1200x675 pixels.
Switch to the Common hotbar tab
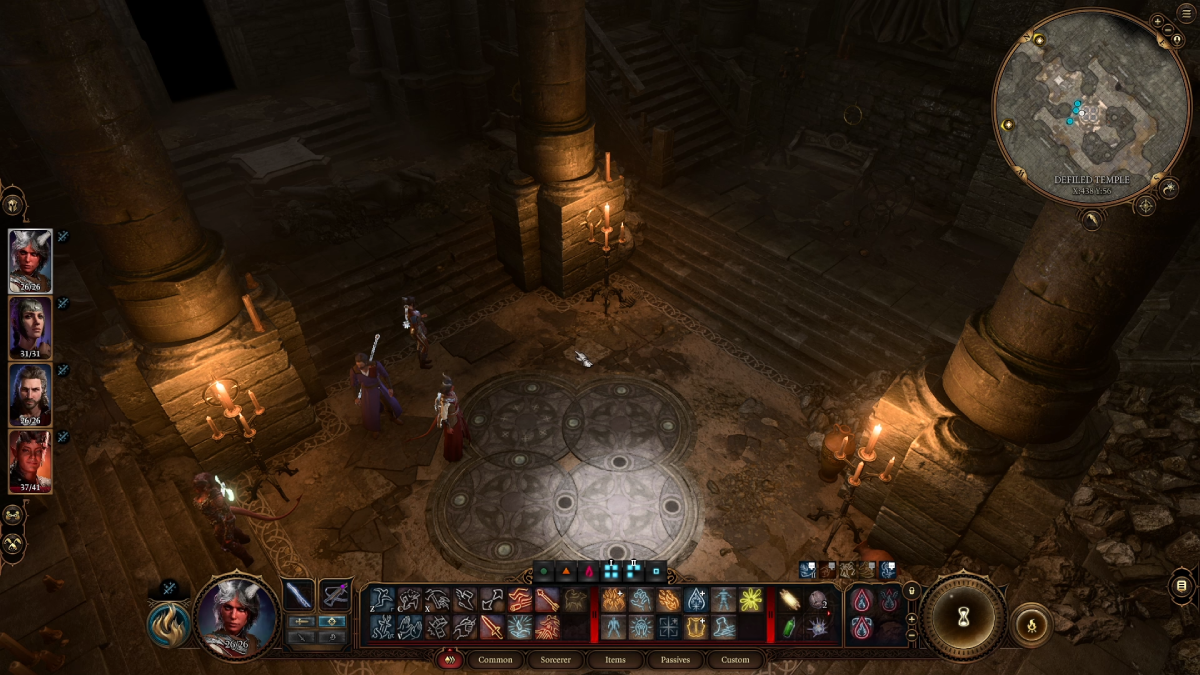pos(495,660)
